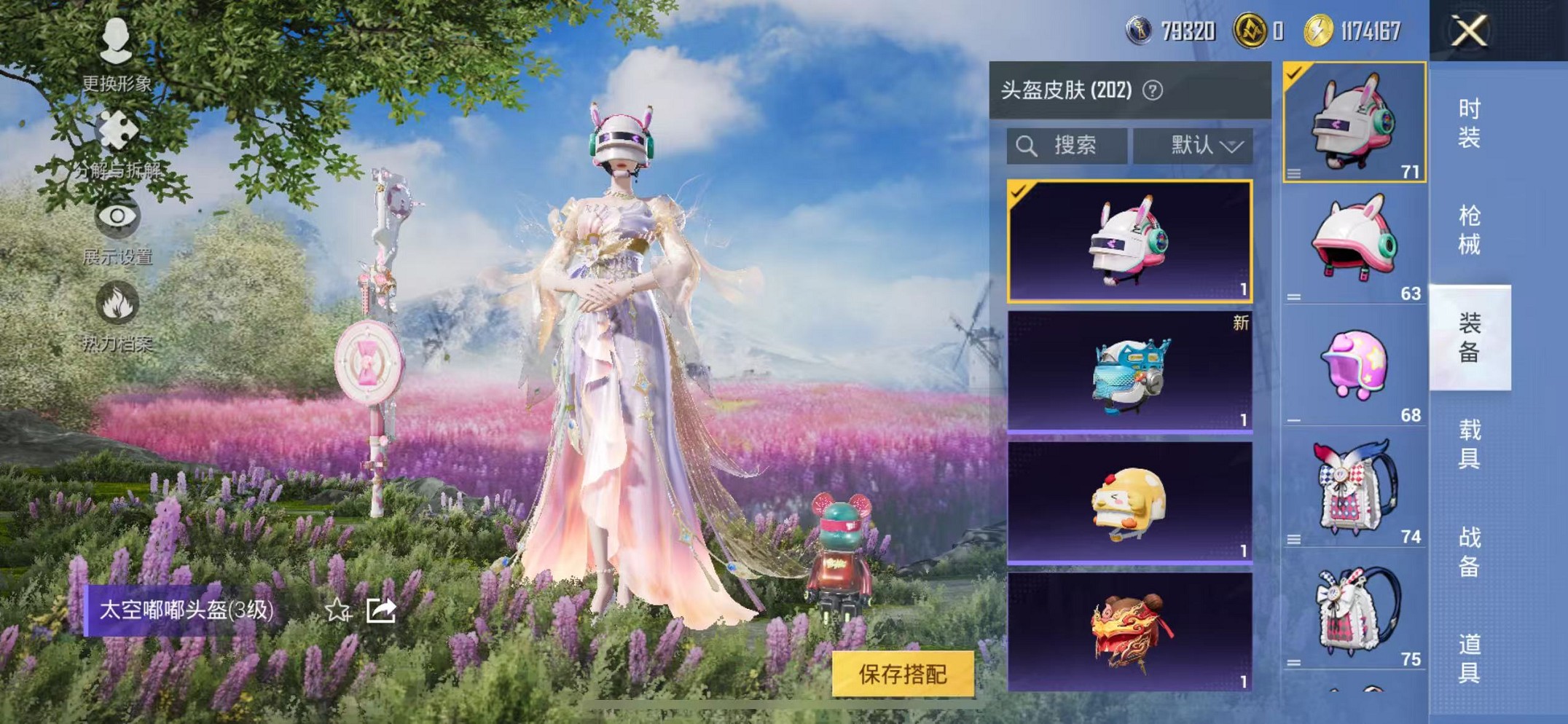1568x724 pixels.
Task: Open the search for helmet skins
Action: click(1065, 145)
